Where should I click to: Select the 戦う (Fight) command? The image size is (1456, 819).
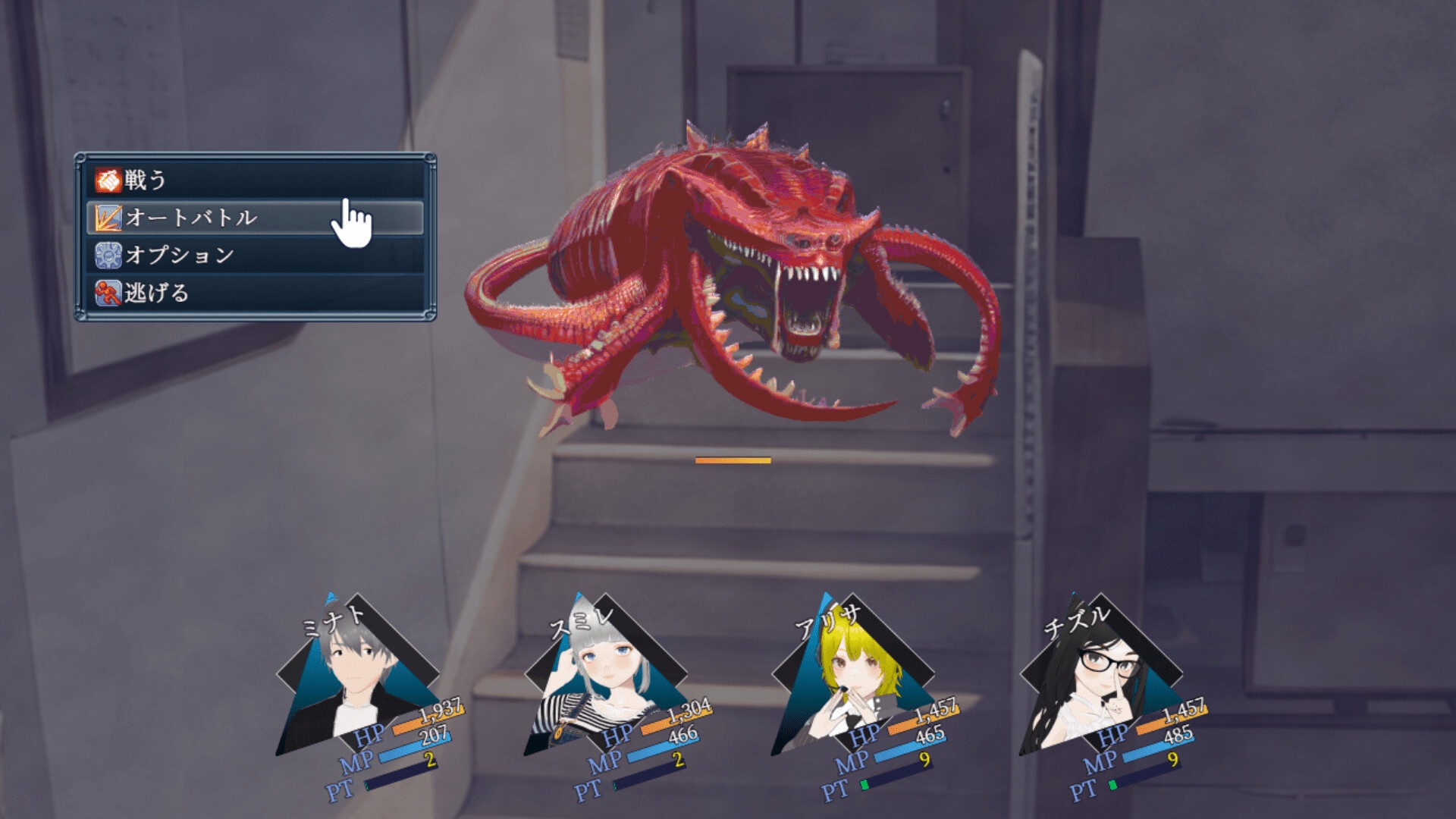255,180
